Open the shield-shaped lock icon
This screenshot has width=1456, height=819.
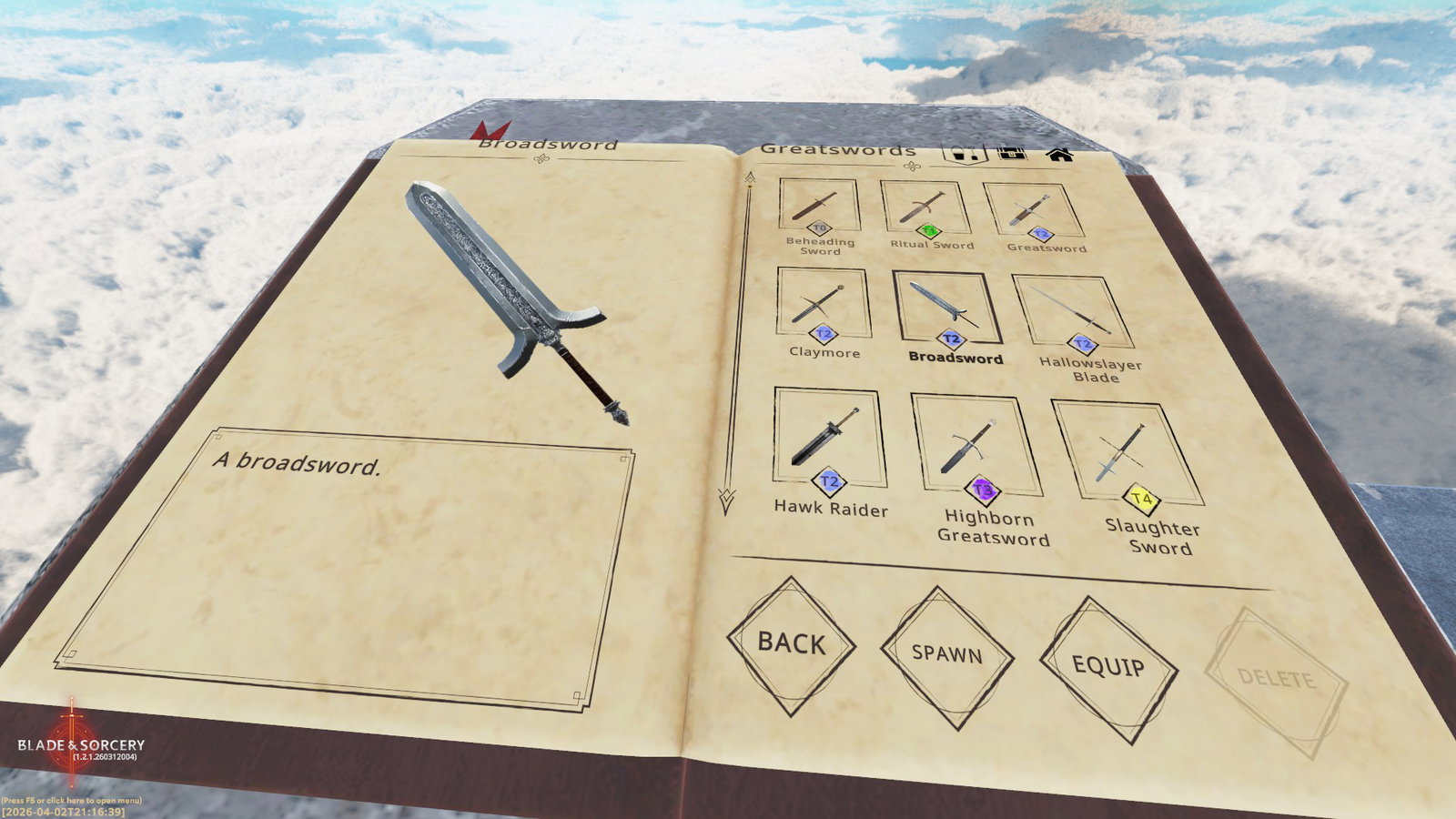965,154
